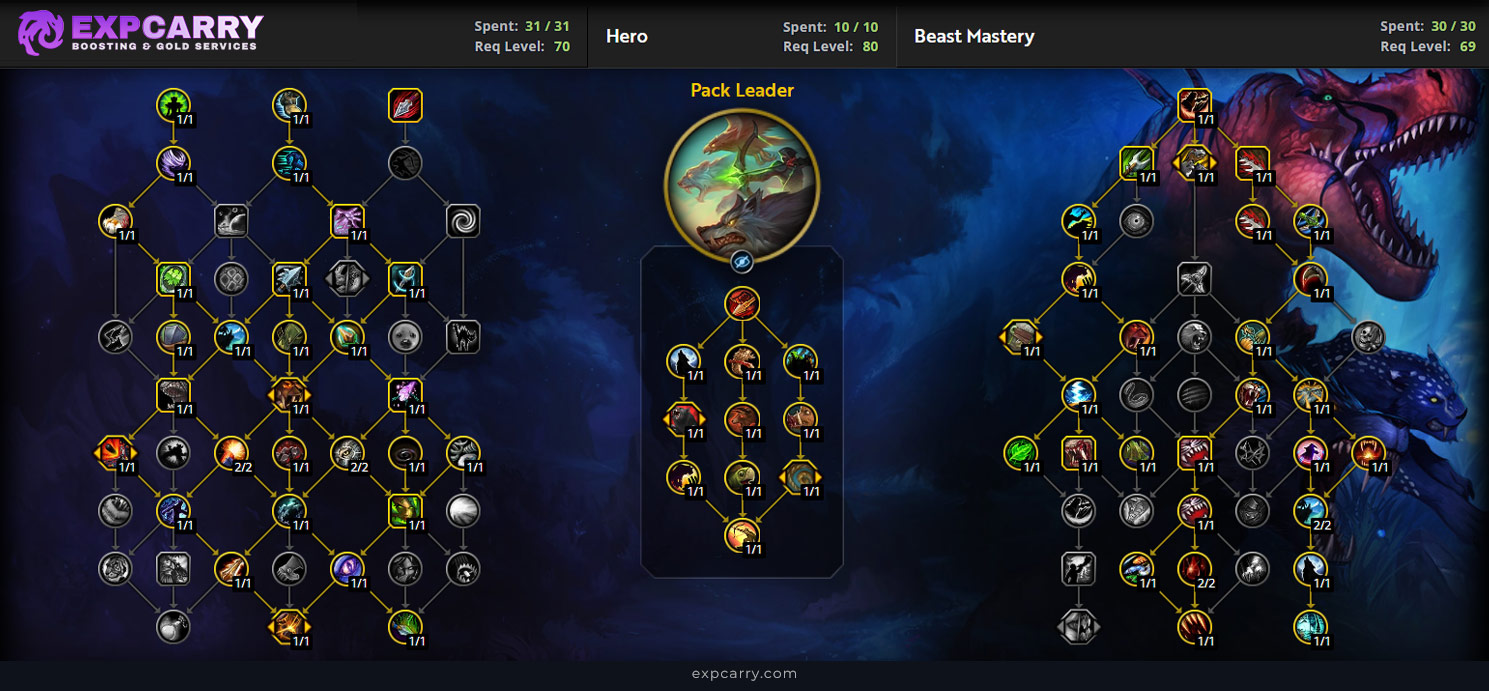Choose the unlearned grey eye talent node

[1136, 220]
